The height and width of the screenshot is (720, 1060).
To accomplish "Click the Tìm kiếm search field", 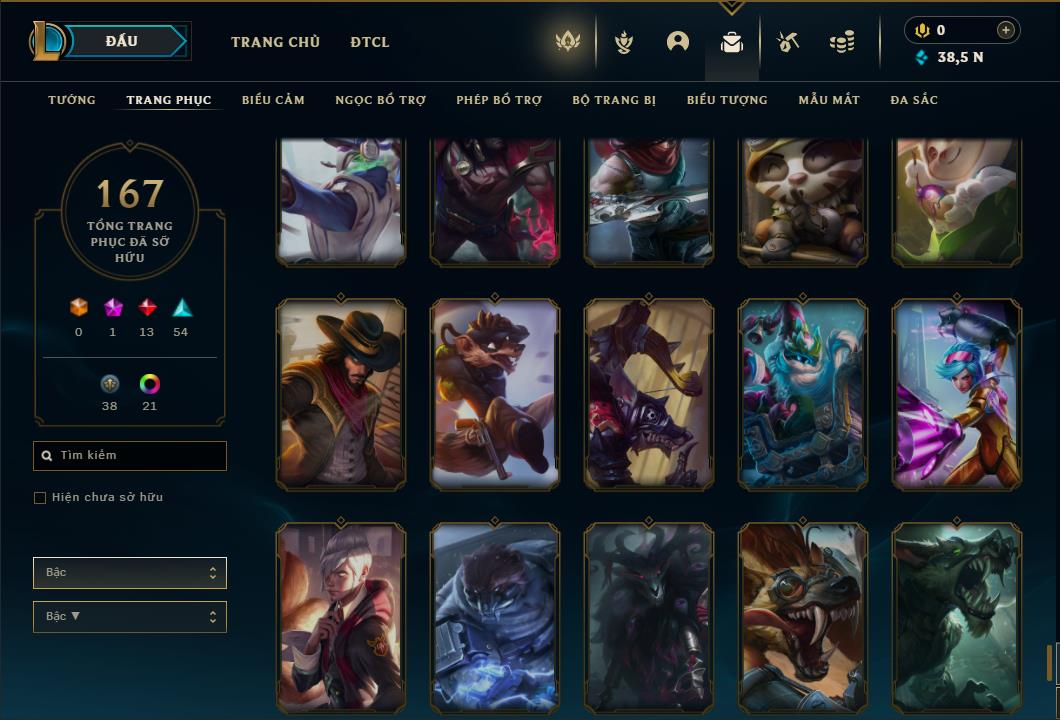I will 130,456.
